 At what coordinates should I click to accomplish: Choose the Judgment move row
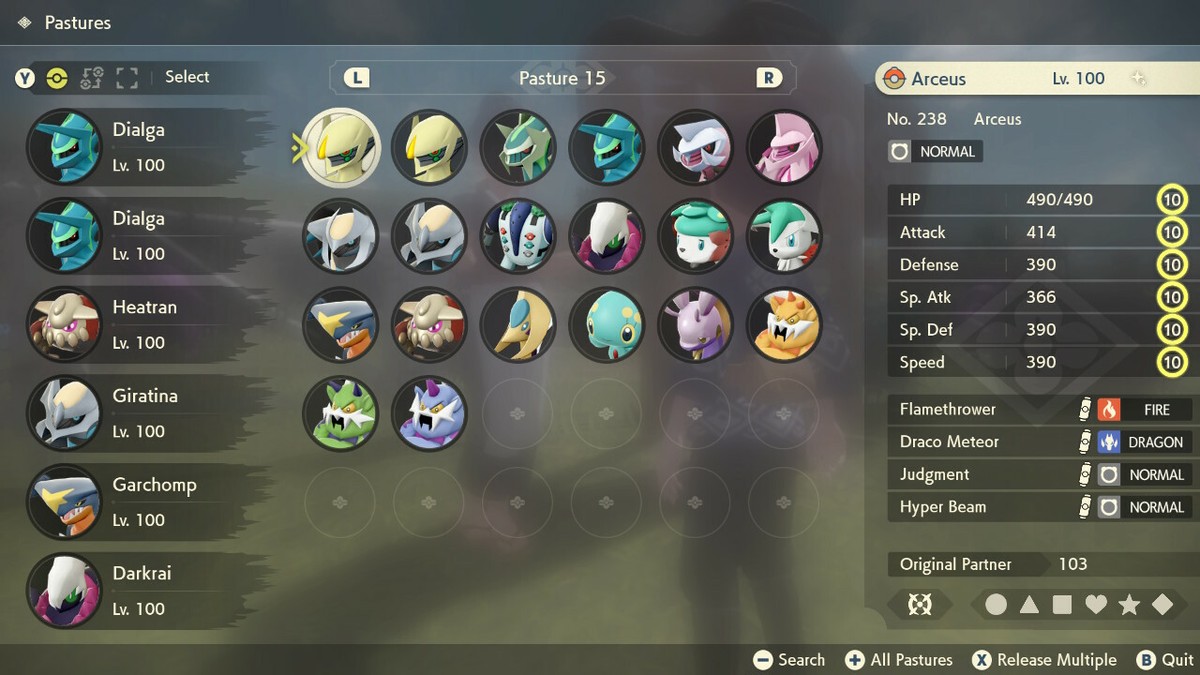coord(1040,475)
